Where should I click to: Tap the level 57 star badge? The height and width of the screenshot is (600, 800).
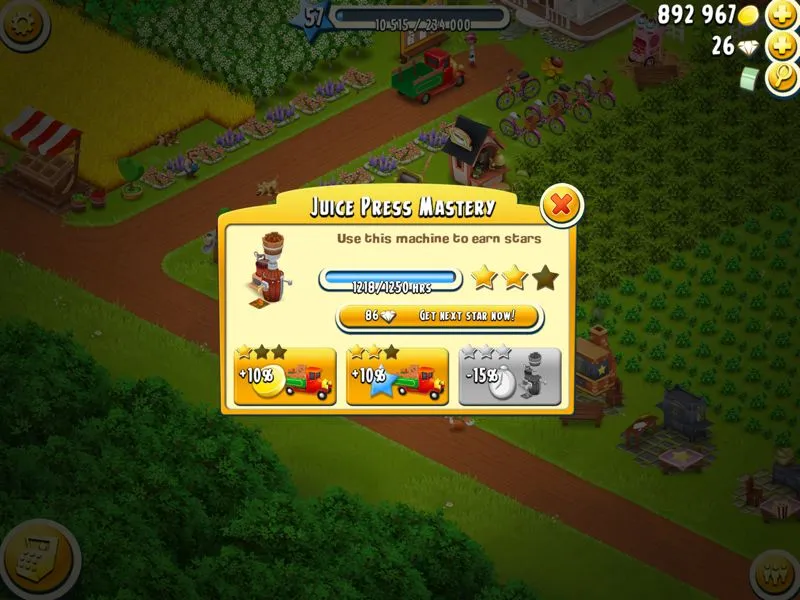pyautogui.click(x=314, y=16)
